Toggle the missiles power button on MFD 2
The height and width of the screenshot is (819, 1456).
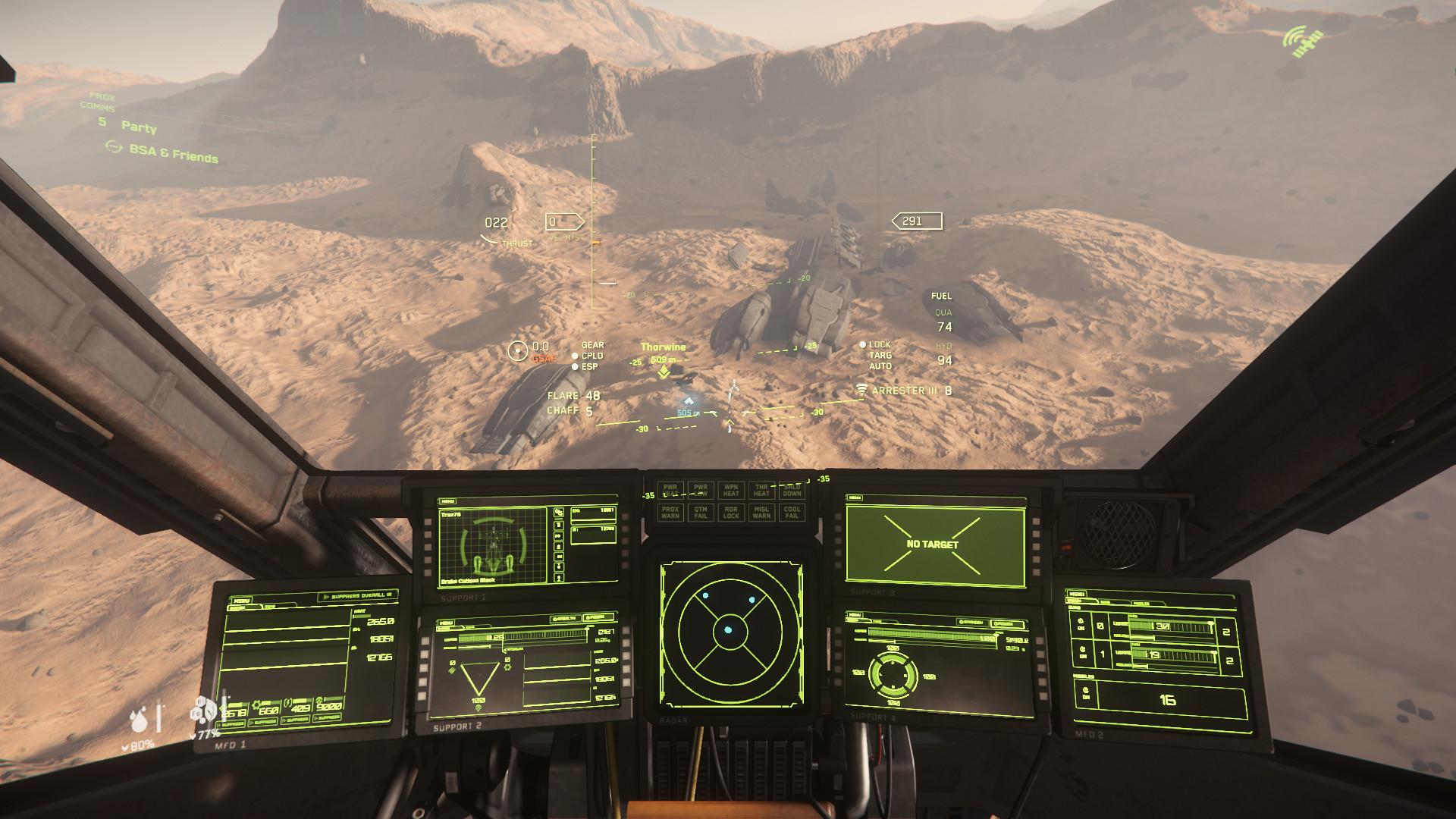[x=1085, y=692]
